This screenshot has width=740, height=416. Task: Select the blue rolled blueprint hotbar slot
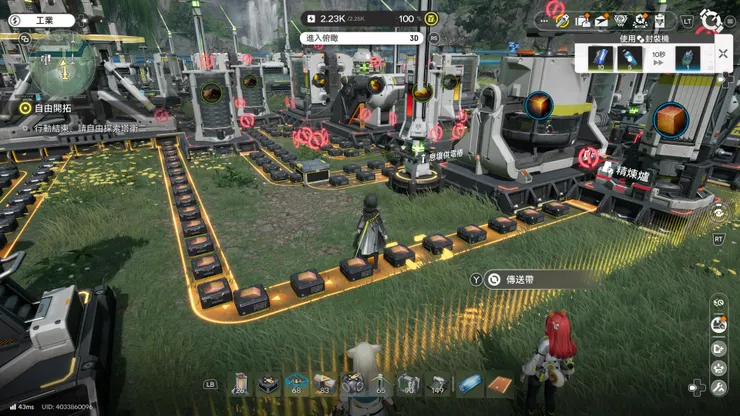pyautogui.click(x=470, y=383)
